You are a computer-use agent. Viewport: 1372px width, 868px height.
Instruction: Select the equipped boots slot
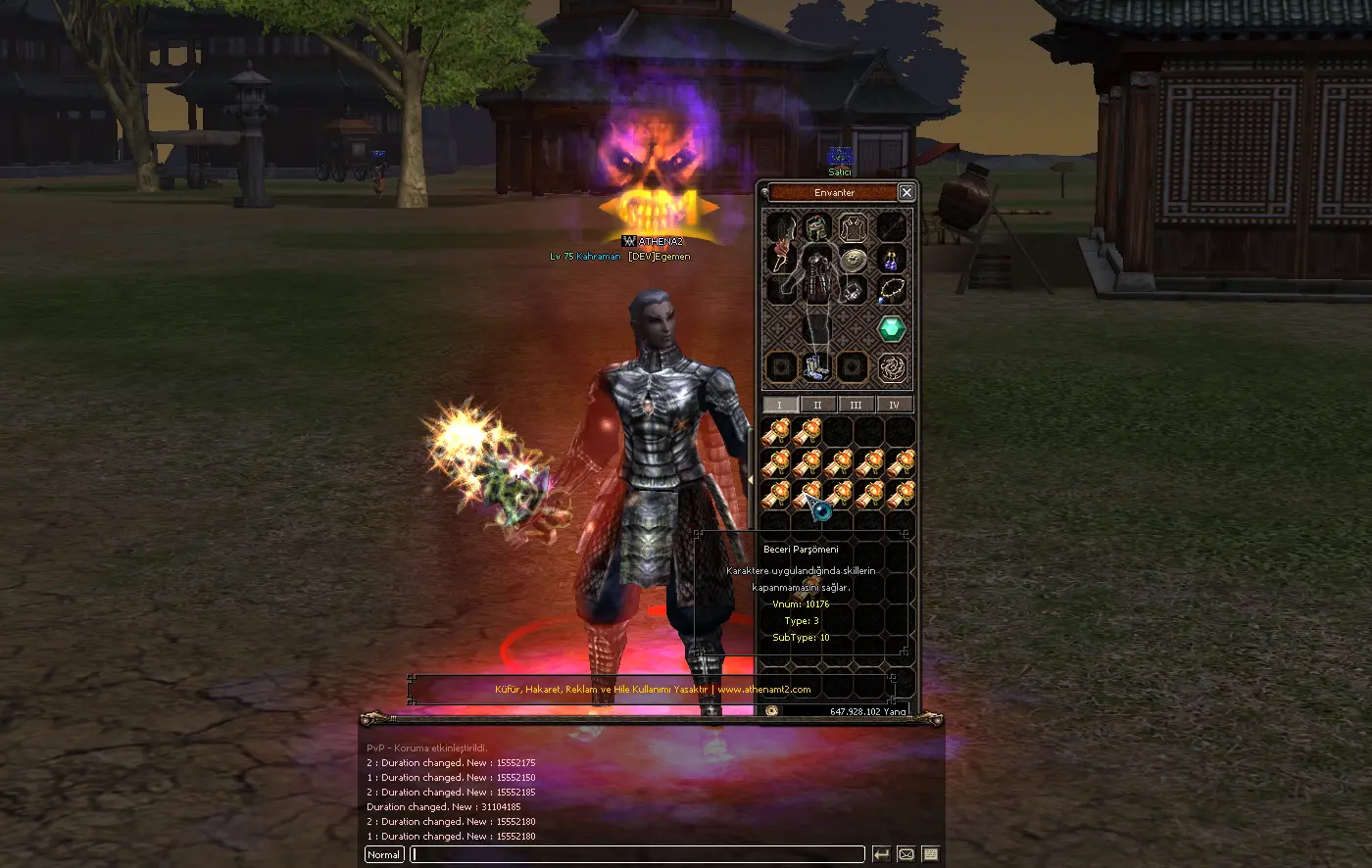(x=815, y=366)
